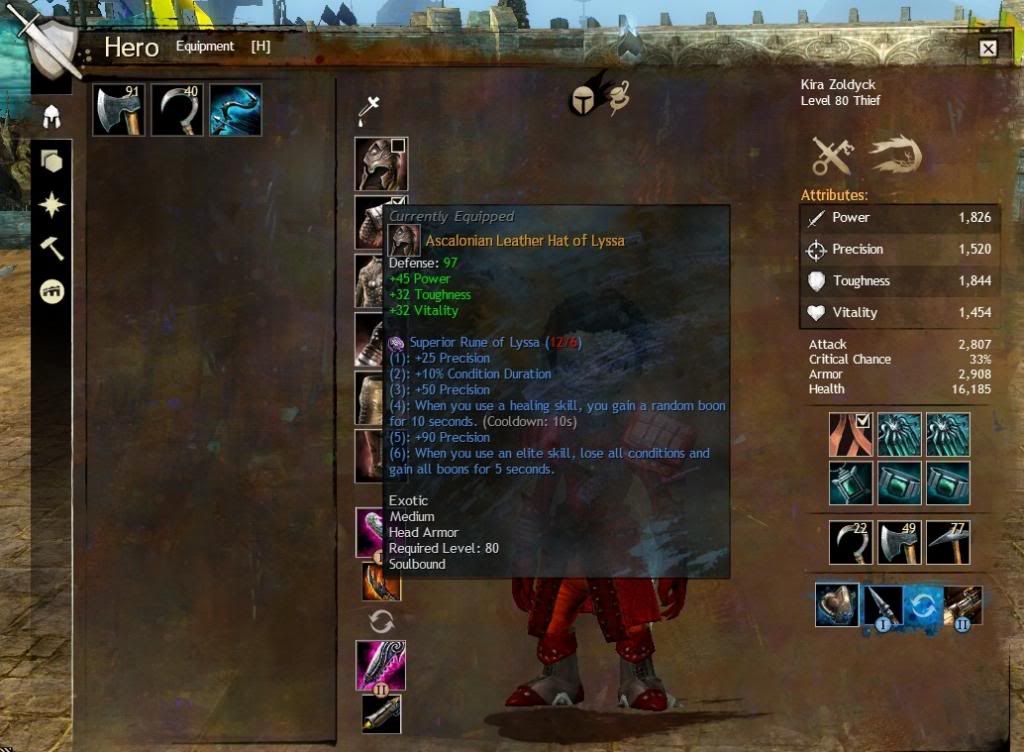Switch to the stacked hexagon side tab
1024x752 pixels.
(x=51, y=161)
